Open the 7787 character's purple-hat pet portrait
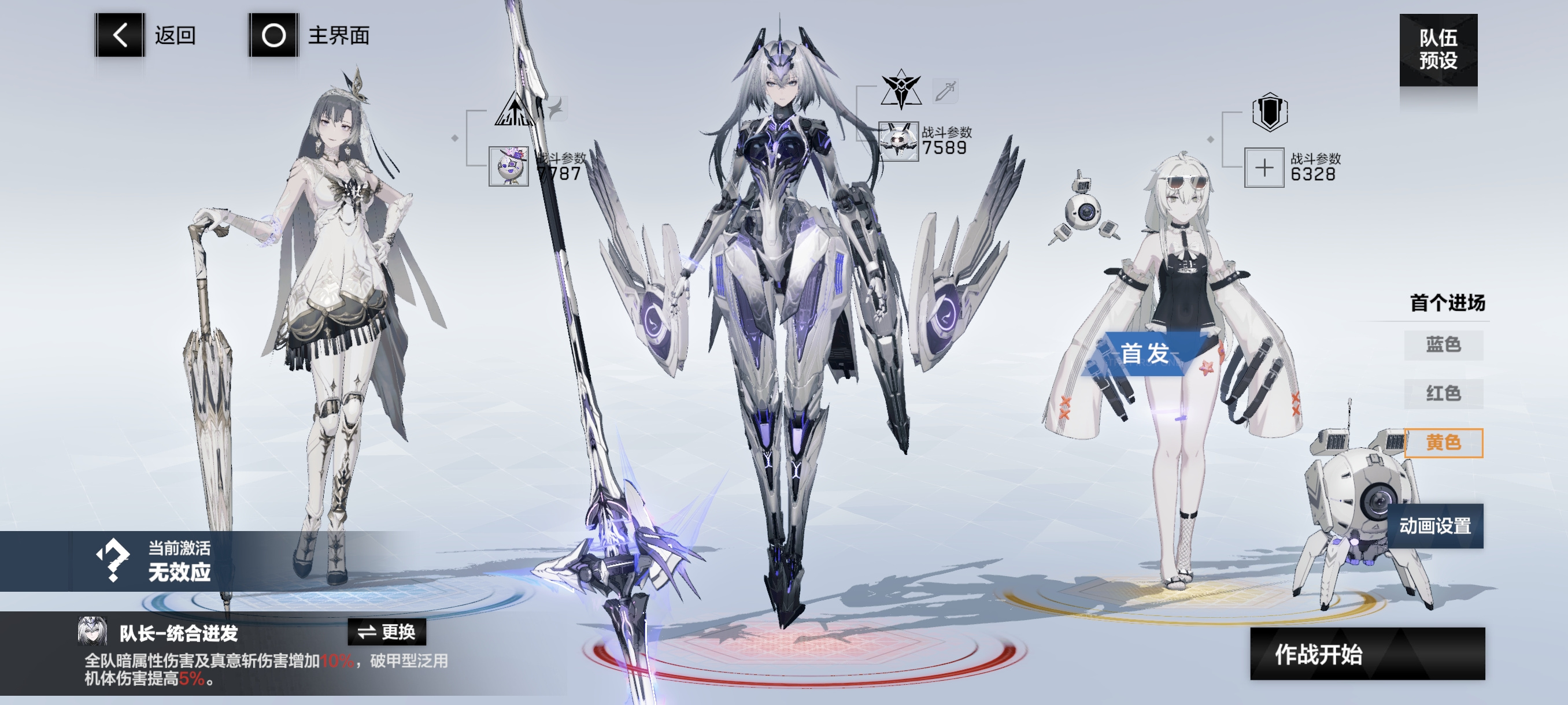 pyautogui.click(x=509, y=166)
